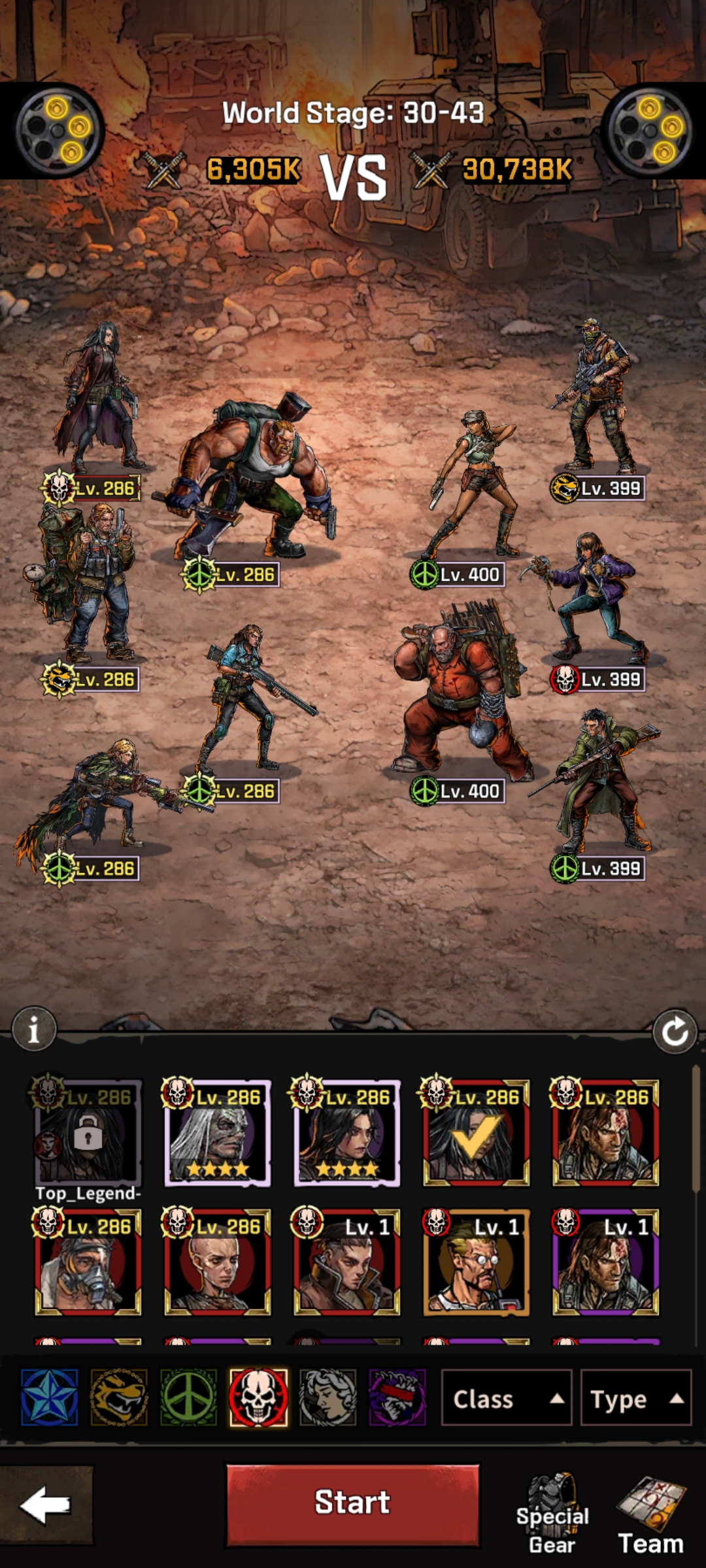Filter heroes by the yellow tiger faction
Viewport: 706px width, 1568px height.
[x=119, y=1397]
